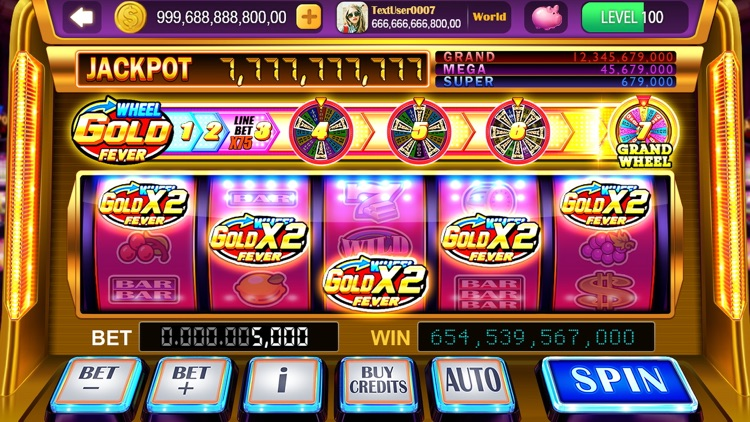Spin the slot machine reels

click(618, 382)
